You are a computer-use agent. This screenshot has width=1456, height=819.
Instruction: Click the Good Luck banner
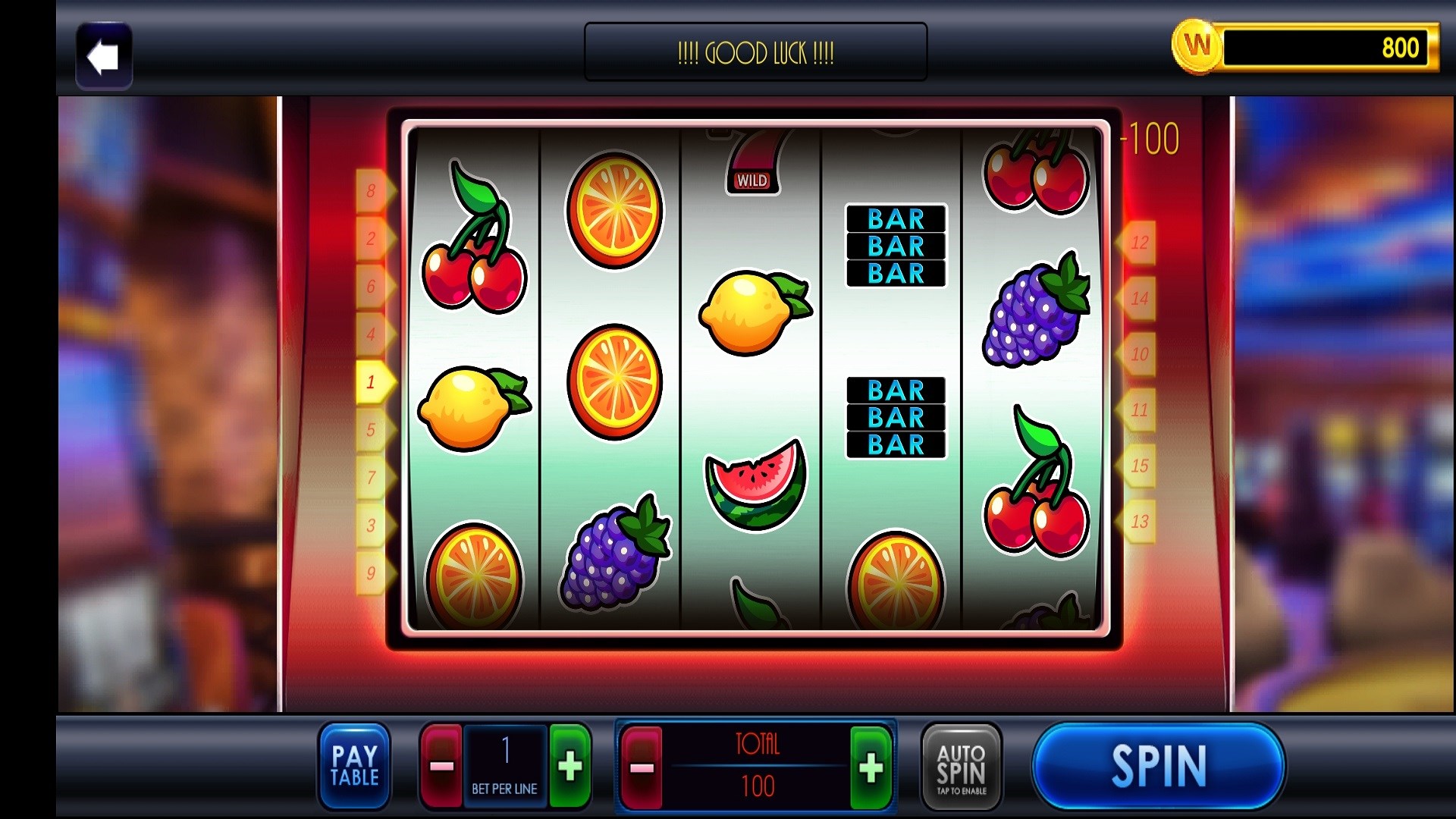point(755,52)
